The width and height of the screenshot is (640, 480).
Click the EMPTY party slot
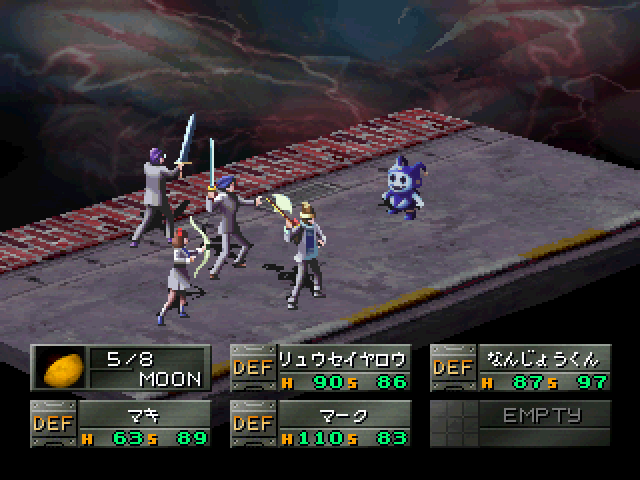(520, 424)
